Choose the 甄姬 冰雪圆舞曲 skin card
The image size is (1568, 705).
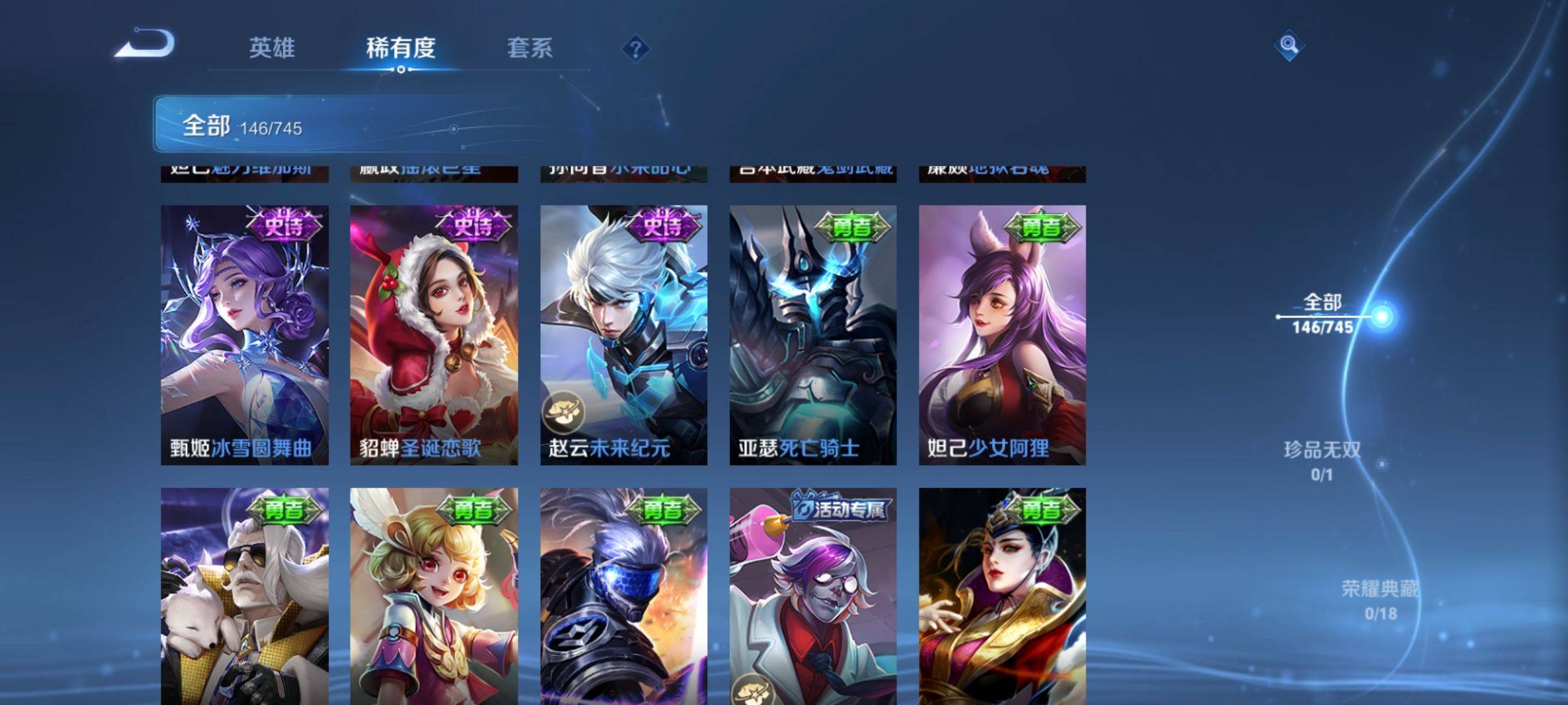coord(244,334)
